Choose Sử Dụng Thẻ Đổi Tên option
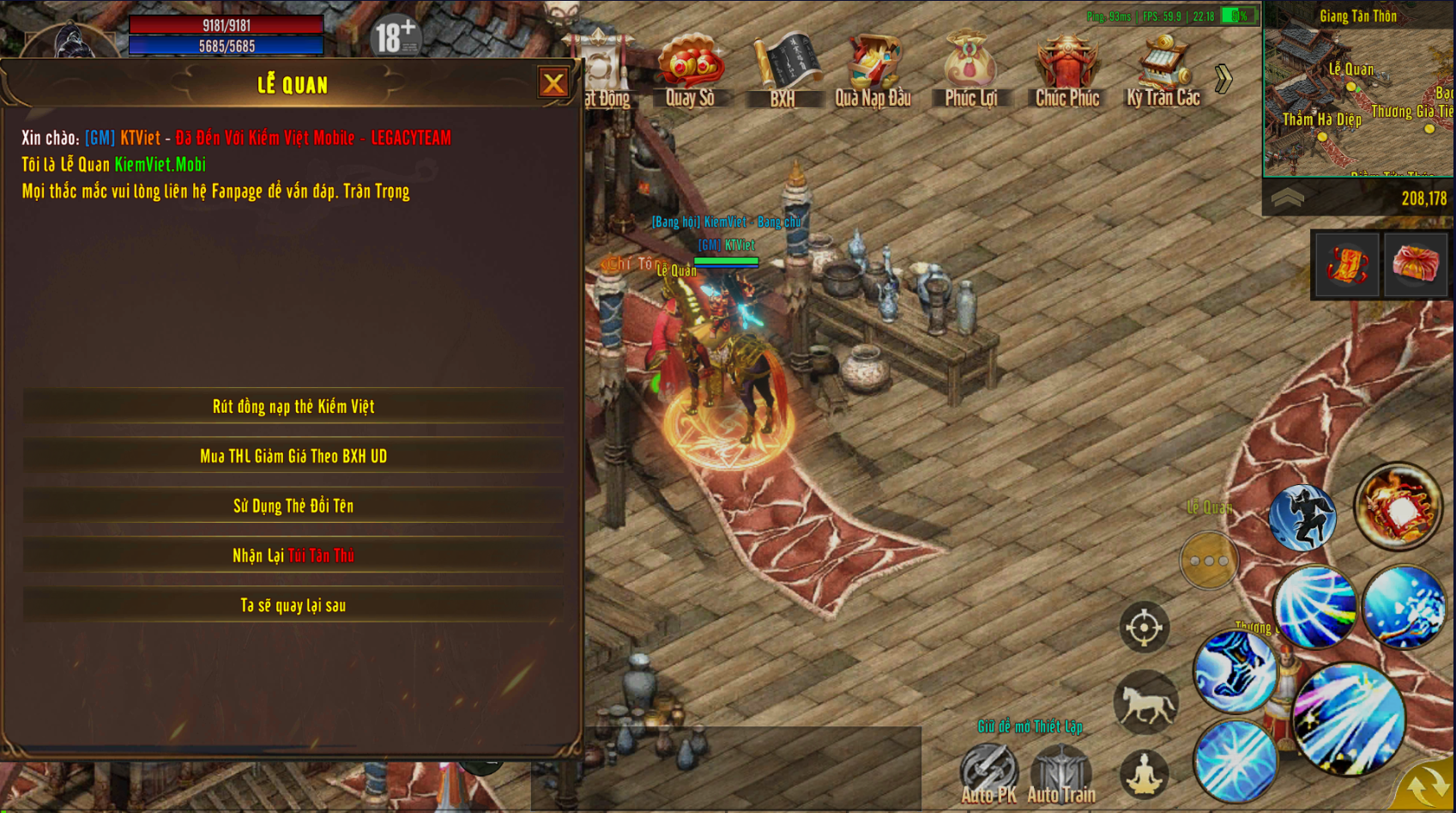 [x=293, y=506]
